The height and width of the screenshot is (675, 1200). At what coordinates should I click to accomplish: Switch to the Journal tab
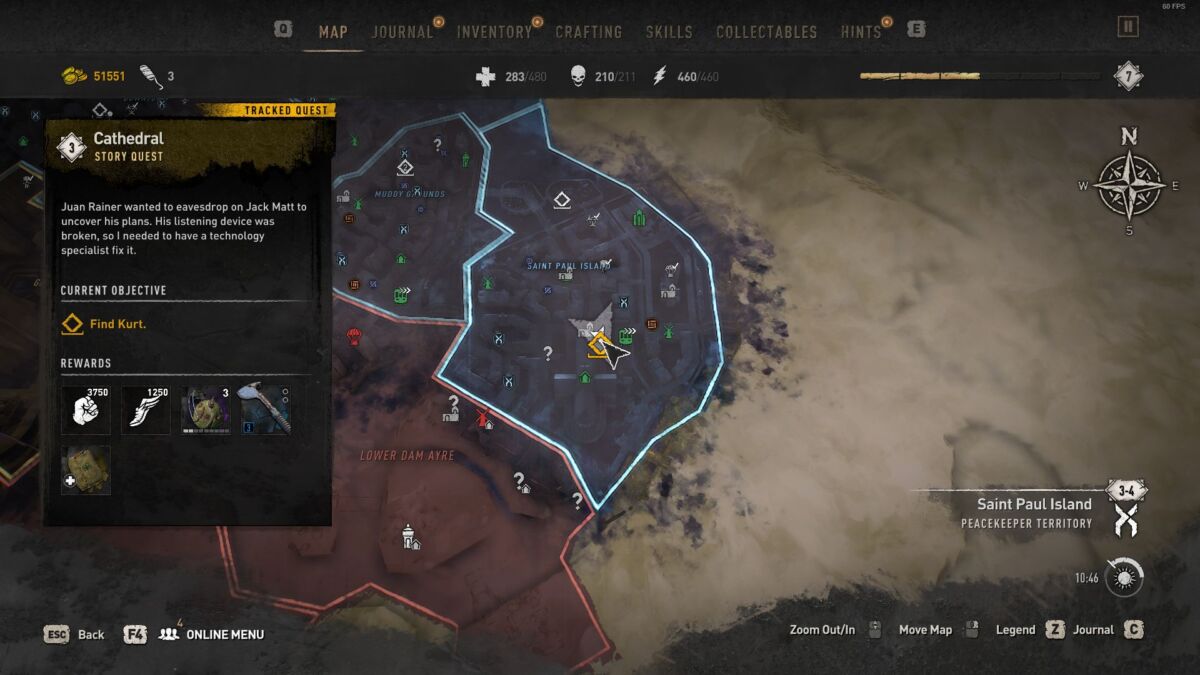(402, 32)
